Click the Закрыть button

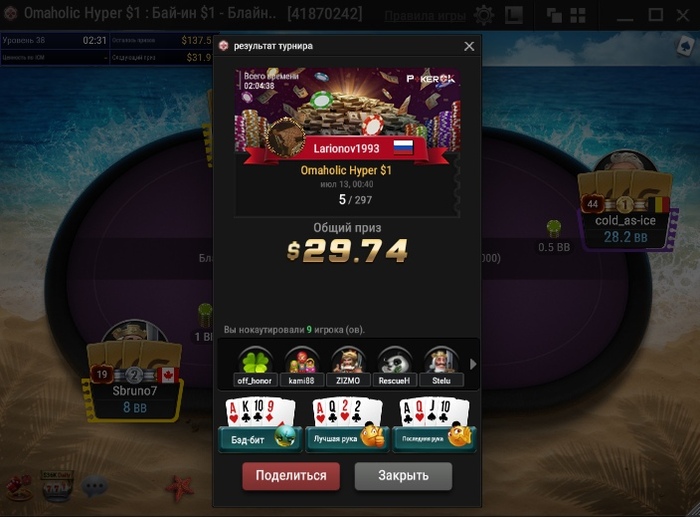pos(403,475)
